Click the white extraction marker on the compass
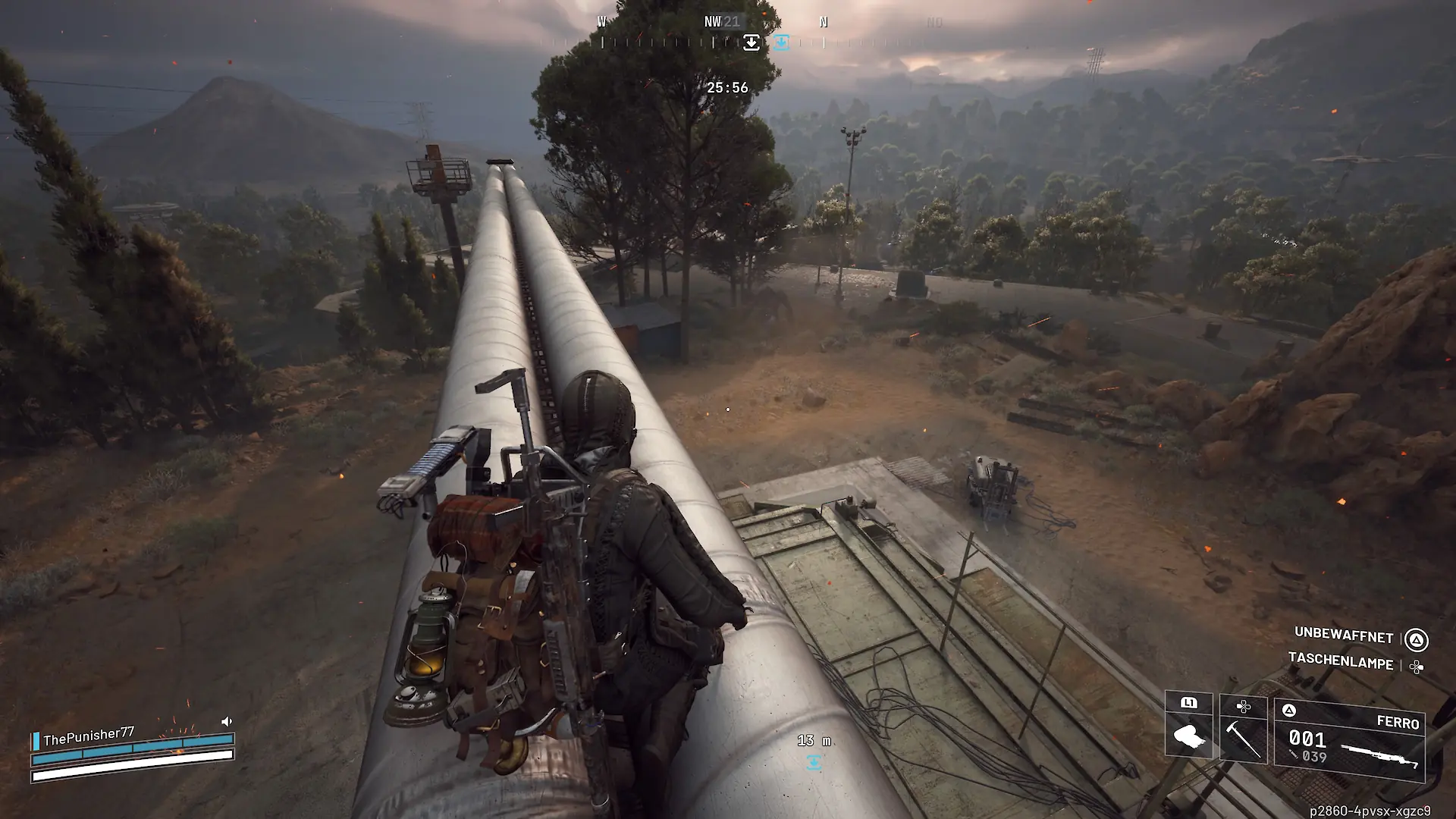The image size is (1456, 819). (x=752, y=42)
